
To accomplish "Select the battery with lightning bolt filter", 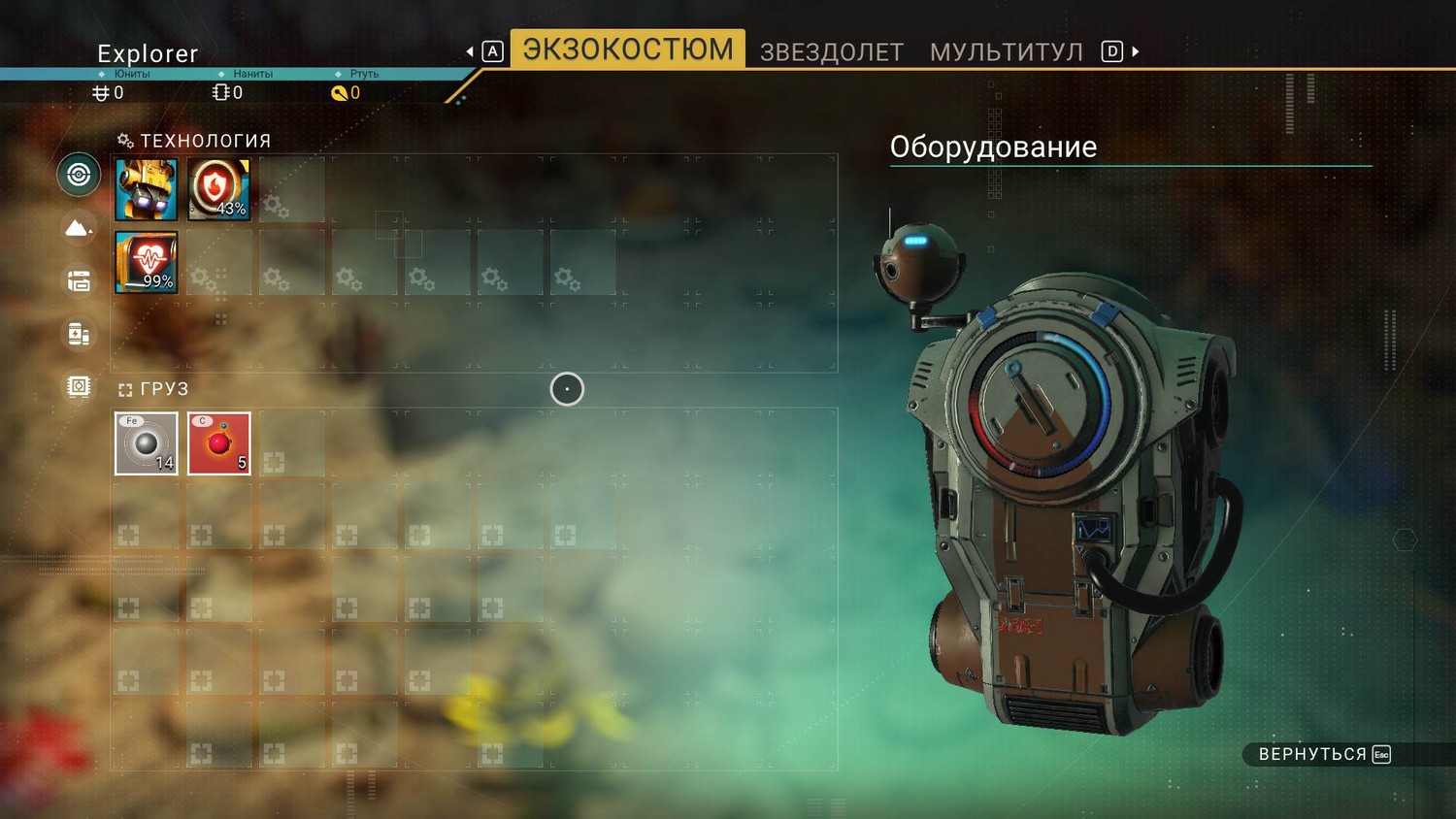I will [x=79, y=335].
